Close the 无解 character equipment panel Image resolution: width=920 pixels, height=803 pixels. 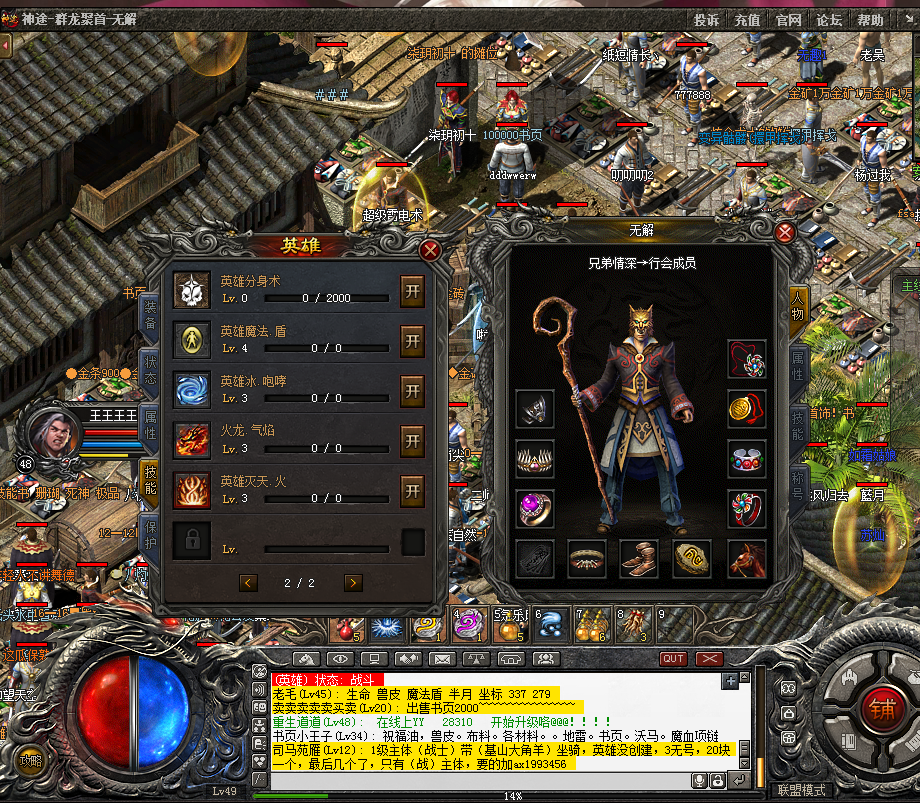tap(785, 233)
